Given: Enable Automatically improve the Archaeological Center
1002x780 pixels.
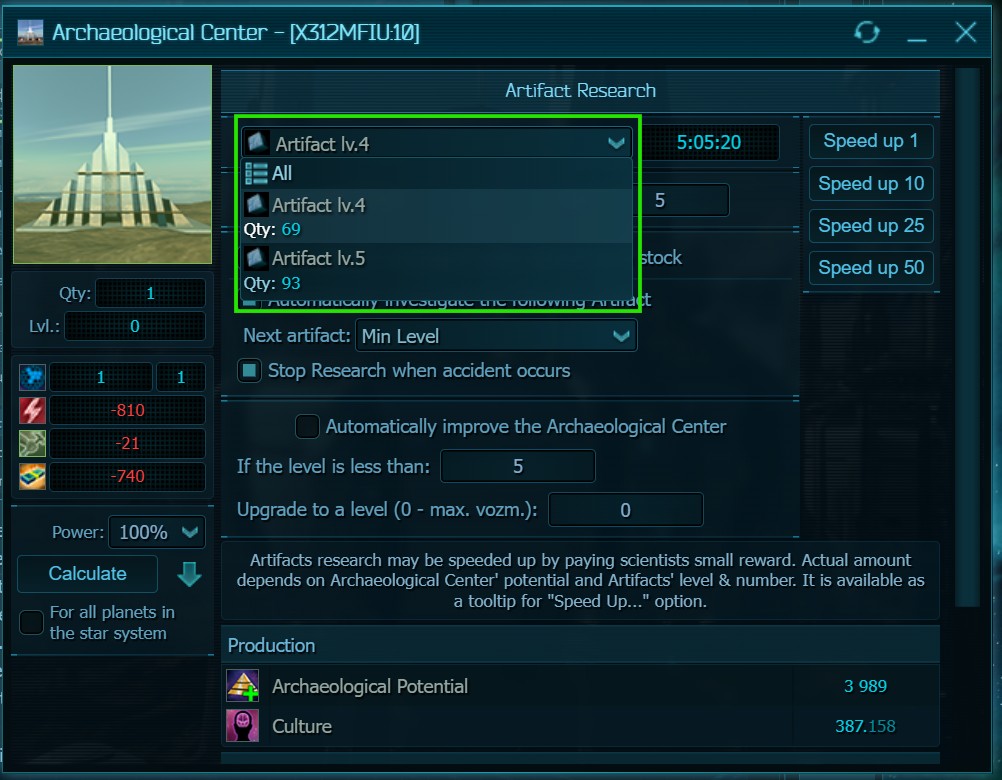Looking at the screenshot, I should pos(308,427).
